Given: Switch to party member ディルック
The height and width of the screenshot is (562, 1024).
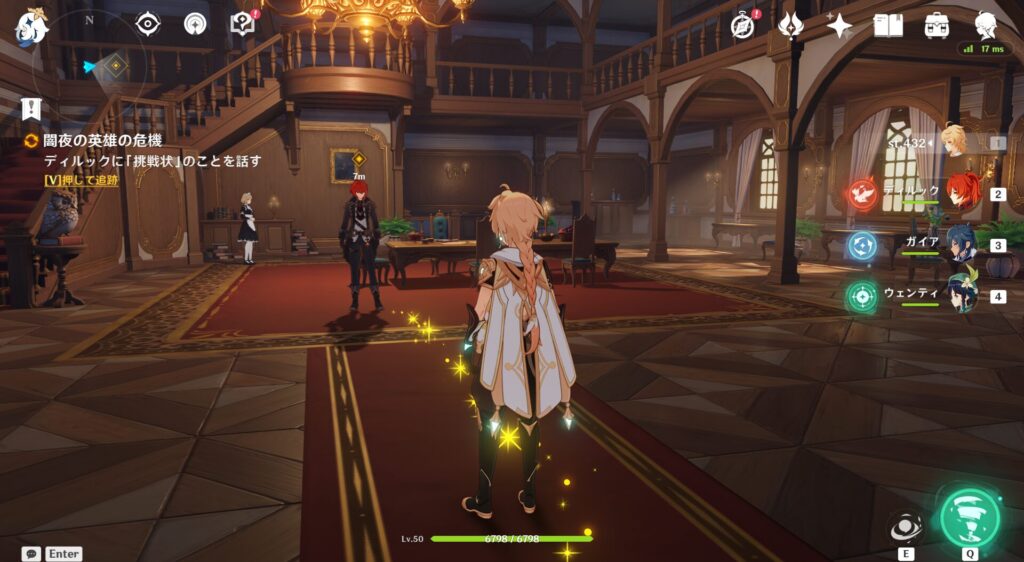Looking at the screenshot, I should point(962,192).
